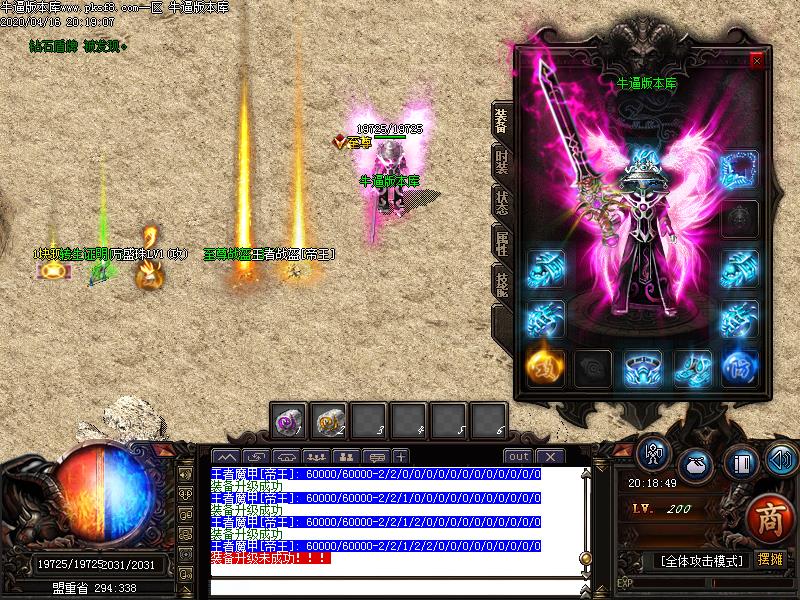Click the chat window out button
Screen dimensions: 800x600
518,456
